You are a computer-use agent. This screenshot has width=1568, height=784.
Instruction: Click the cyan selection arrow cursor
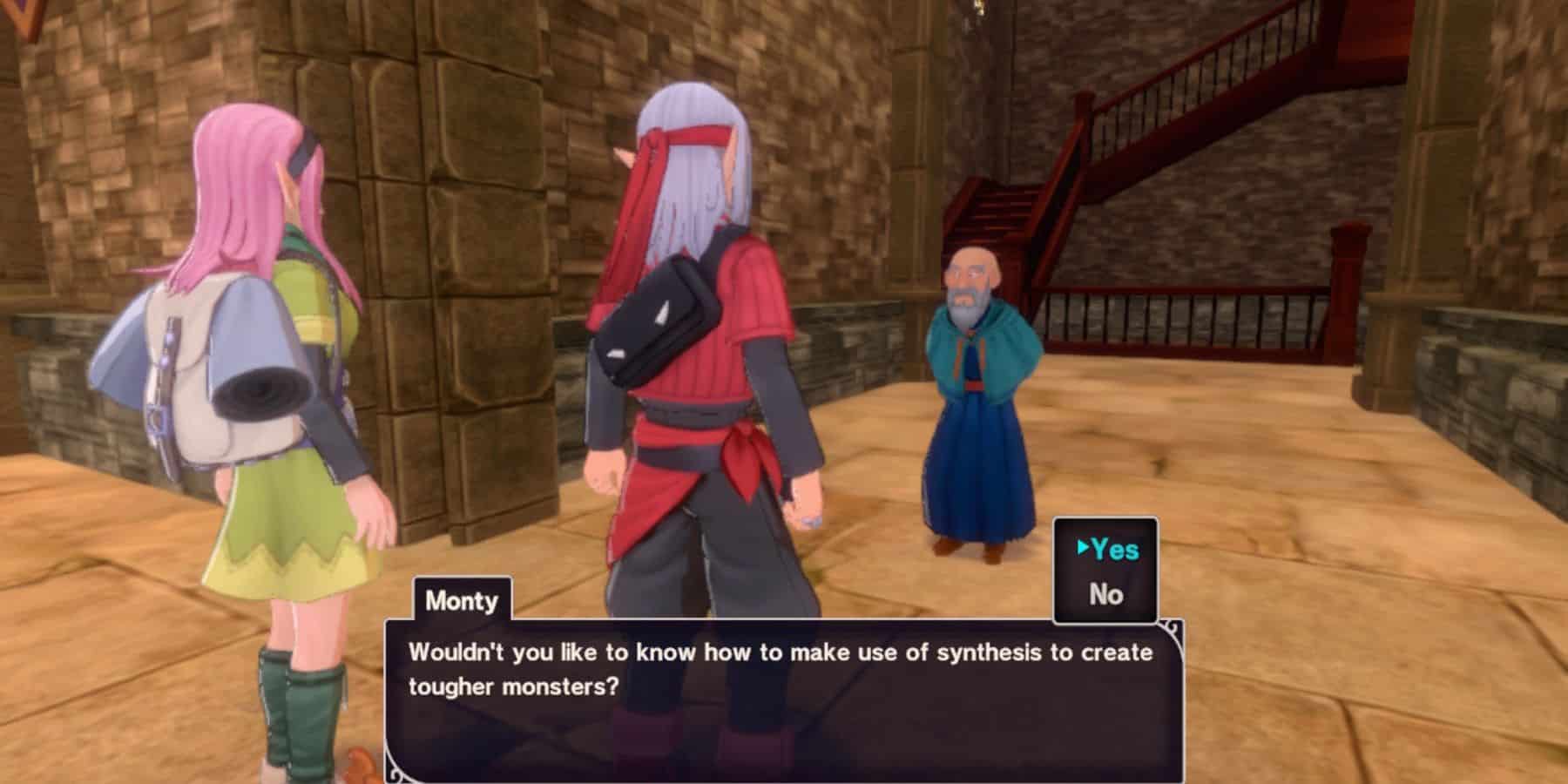tap(1082, 549)
